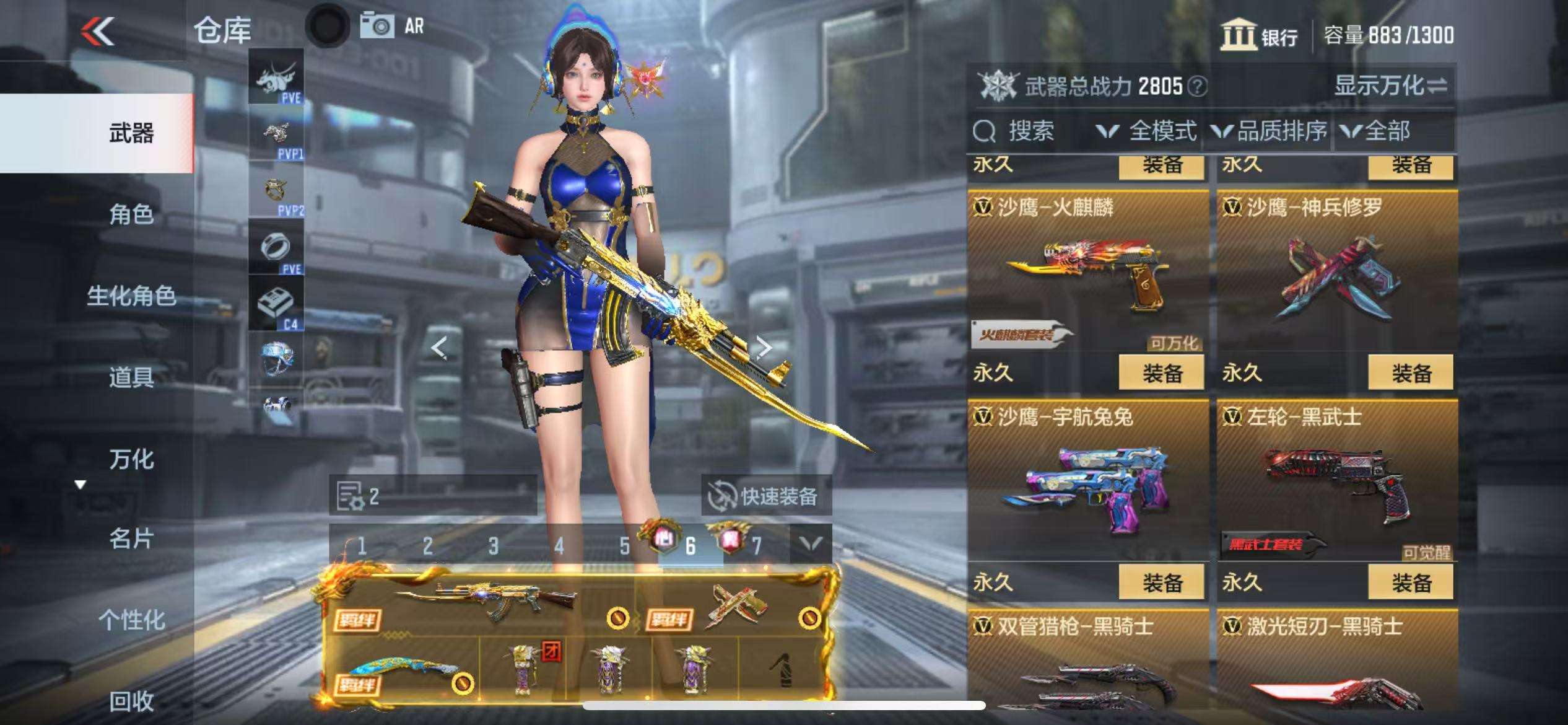Open the 道具 items menu

131,377
